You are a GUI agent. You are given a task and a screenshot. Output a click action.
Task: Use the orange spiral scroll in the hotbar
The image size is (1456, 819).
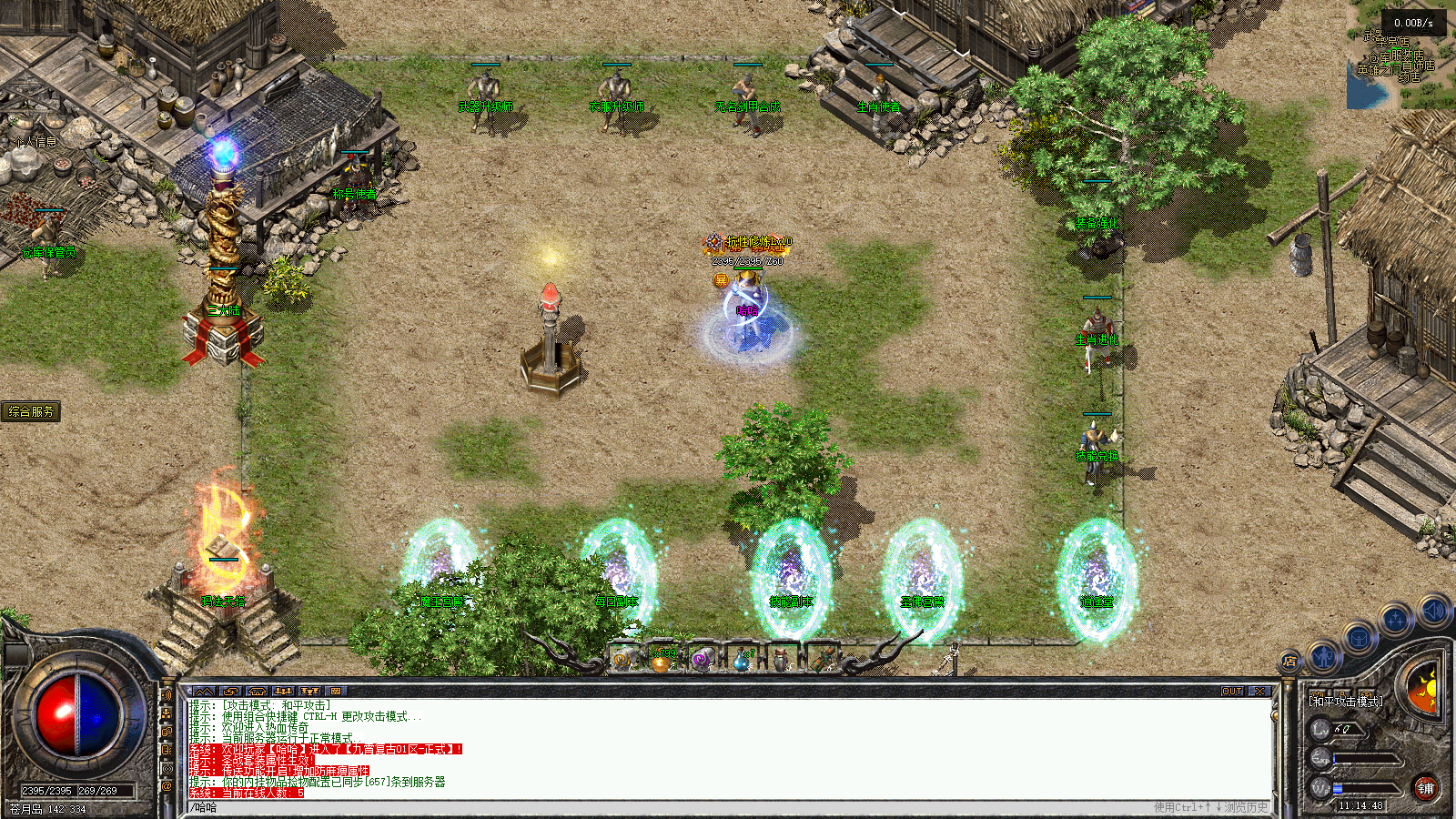click(623, 660)
